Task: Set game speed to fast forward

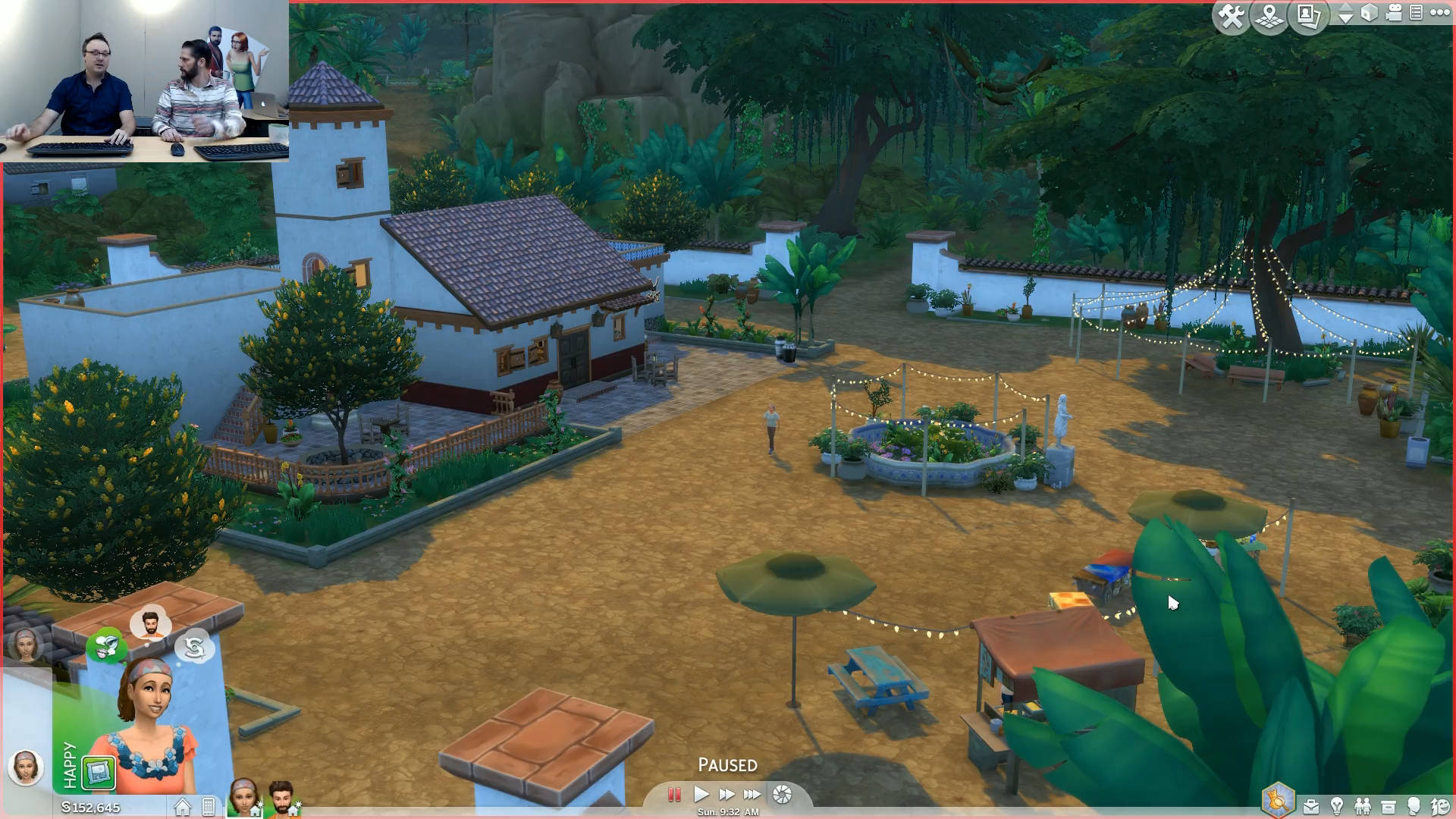Action: (726, 794)
